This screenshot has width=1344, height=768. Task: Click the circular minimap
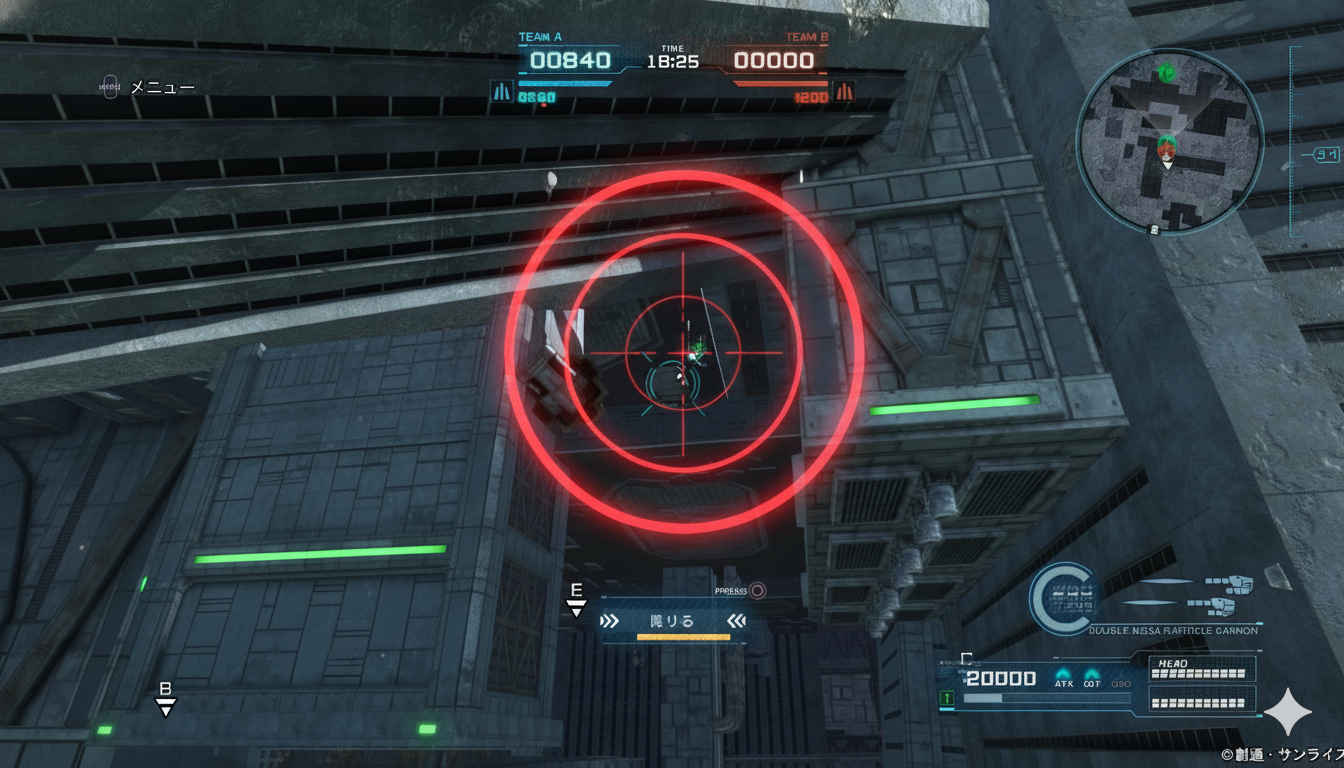(x=1169, y=141)
